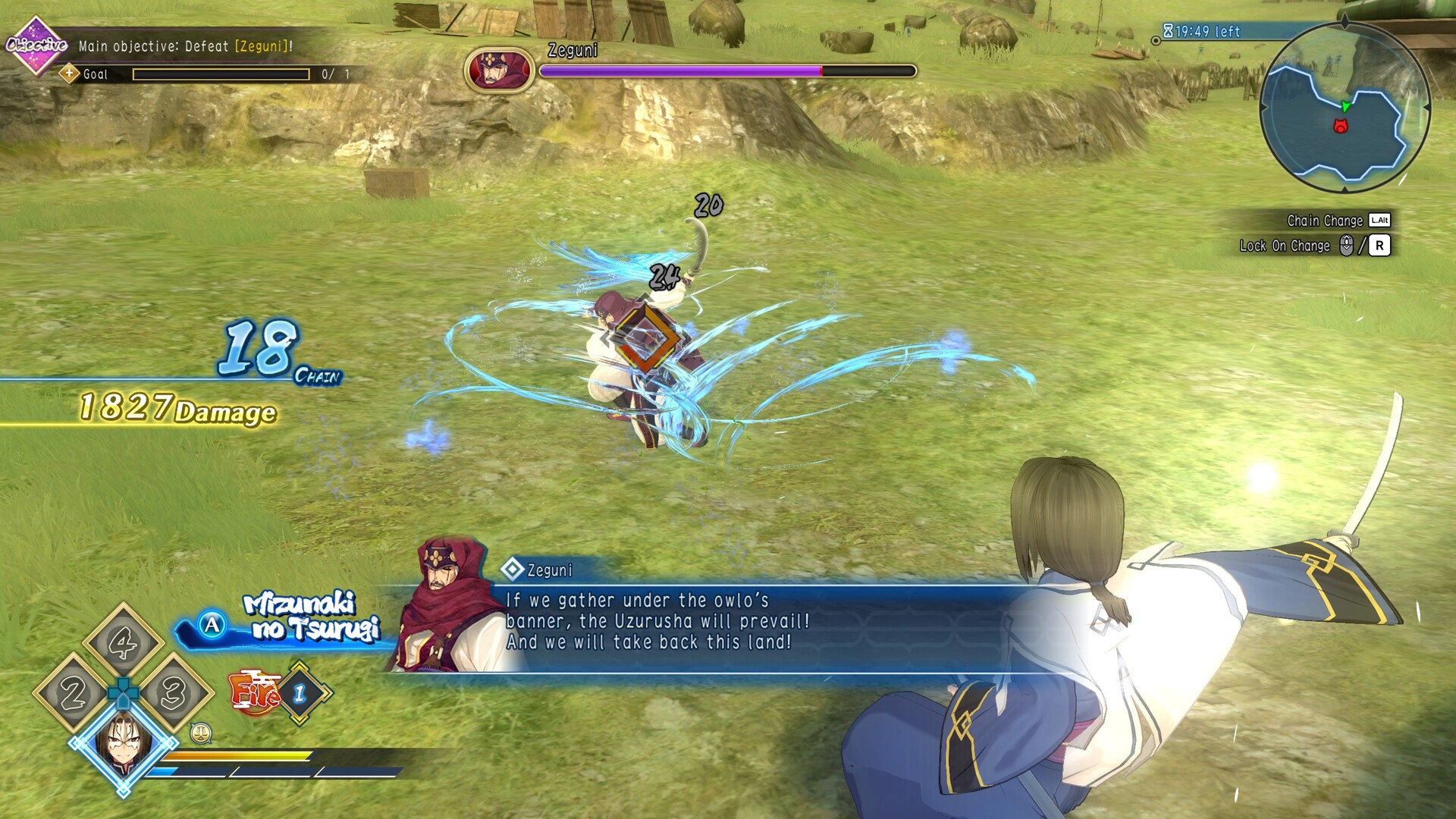This screenshot has width=1456, height=819.
Task: Select the active character portrait diamond
Action: pyautogui.click(x=123, y=743)
